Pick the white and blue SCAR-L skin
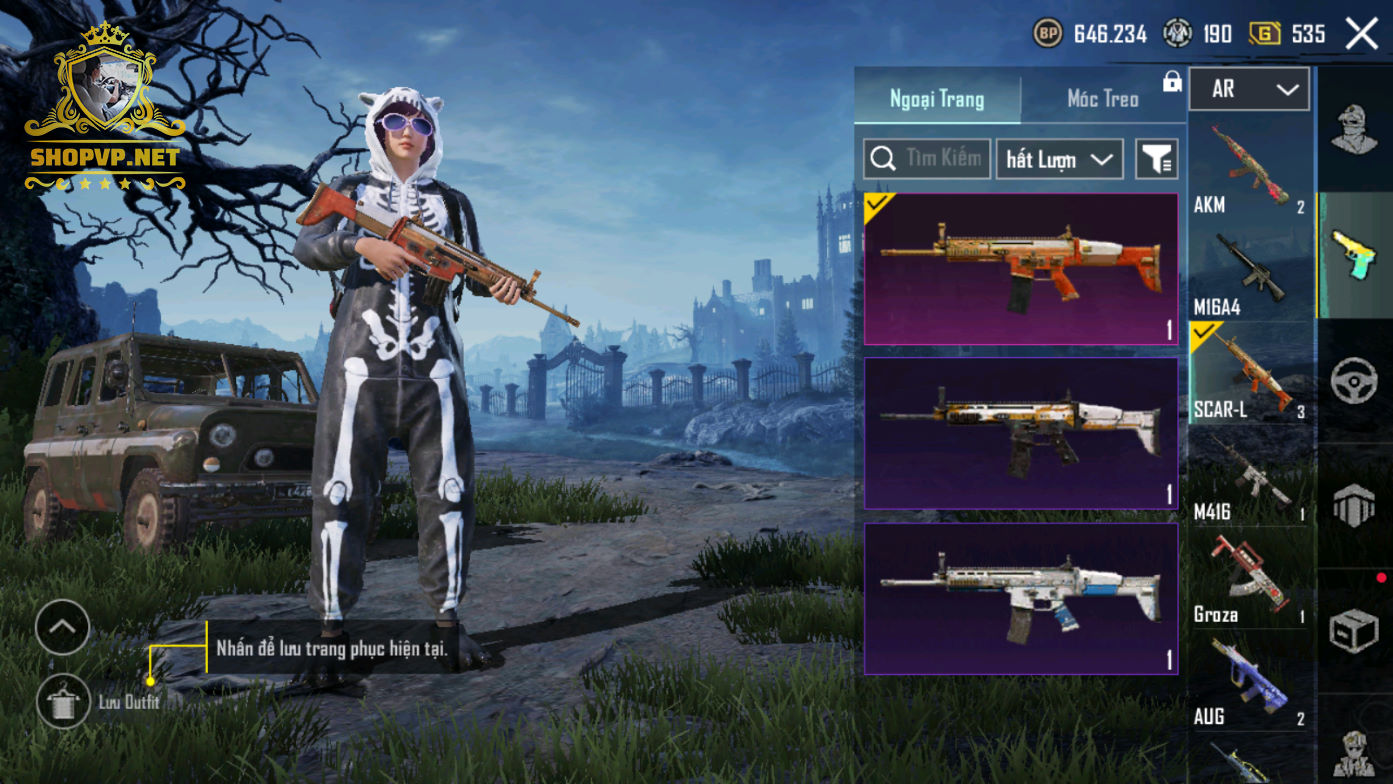The image size is (1393, 784). [1021, 598]
